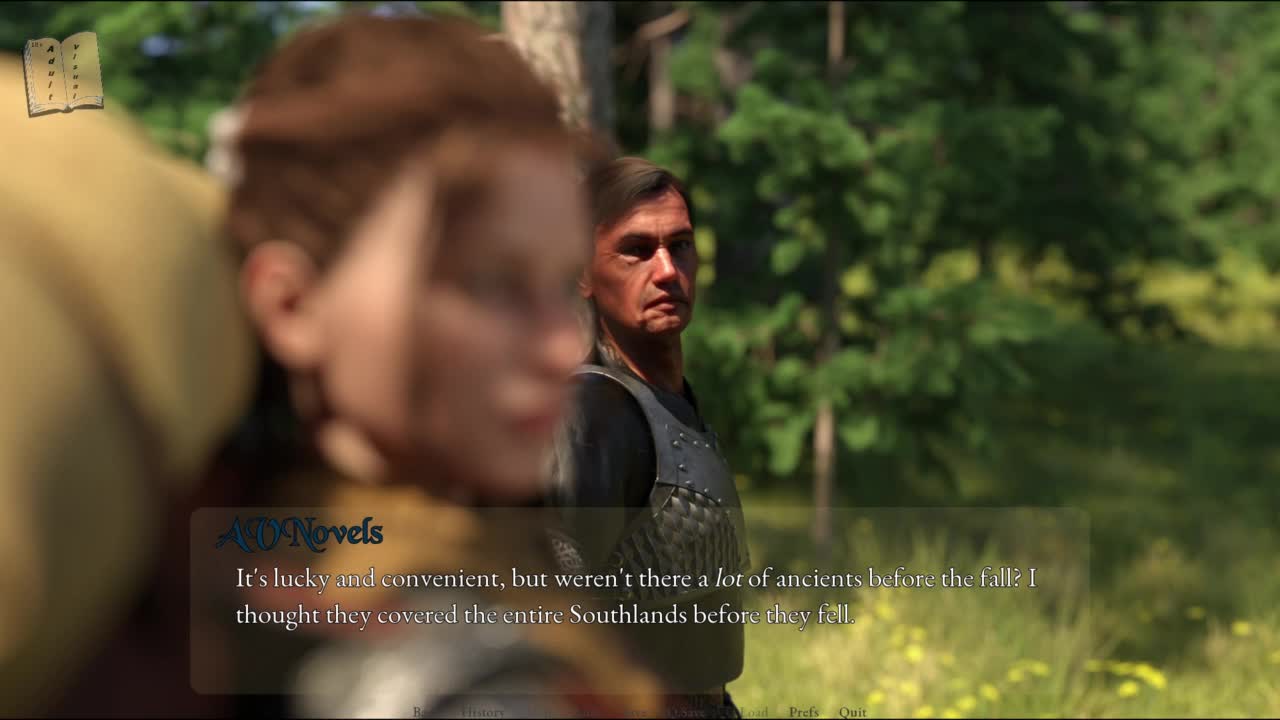Screen dimensions: 1280x720
Task: Open the Prefs menu
Action: coord(803,712)
